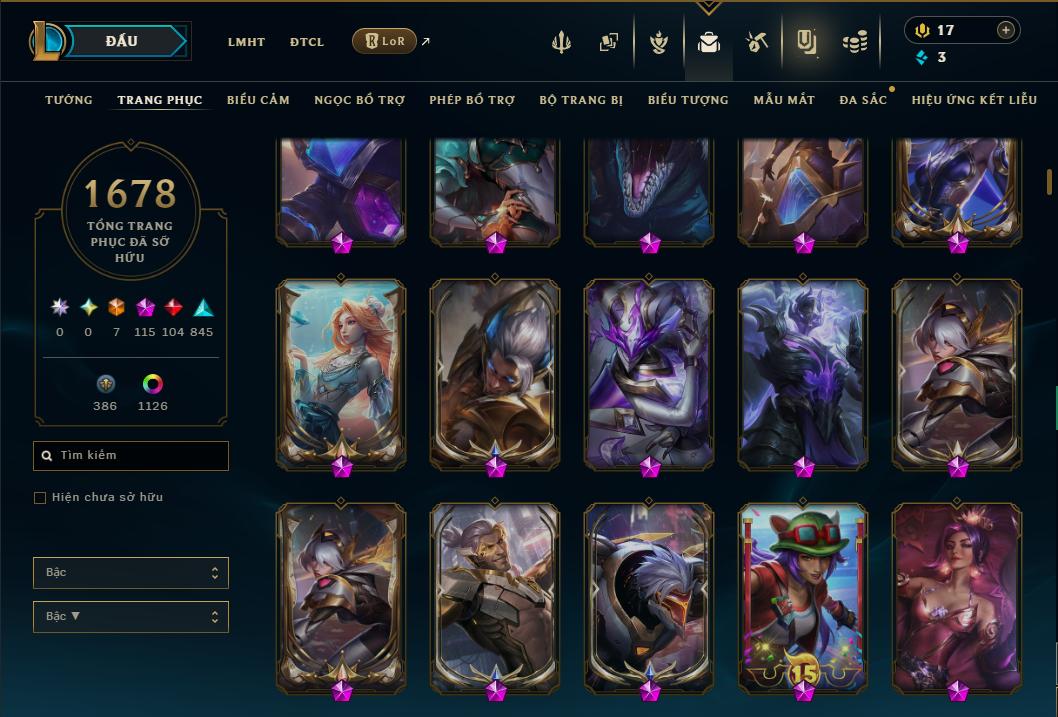
Task: Open the MẪU MẮT tab
Action: (784, 100)
